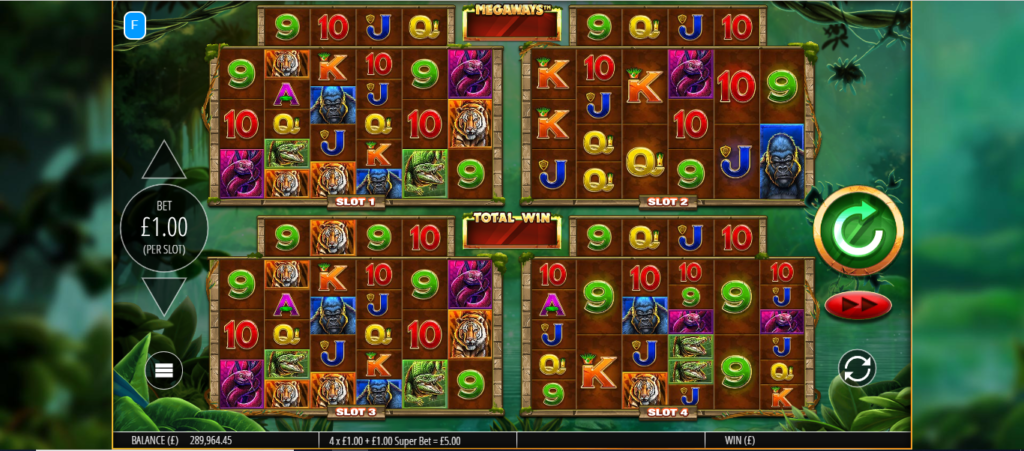Activate the red fast-forward turbo button
The image size is (1024, 451).
point(858,304)
